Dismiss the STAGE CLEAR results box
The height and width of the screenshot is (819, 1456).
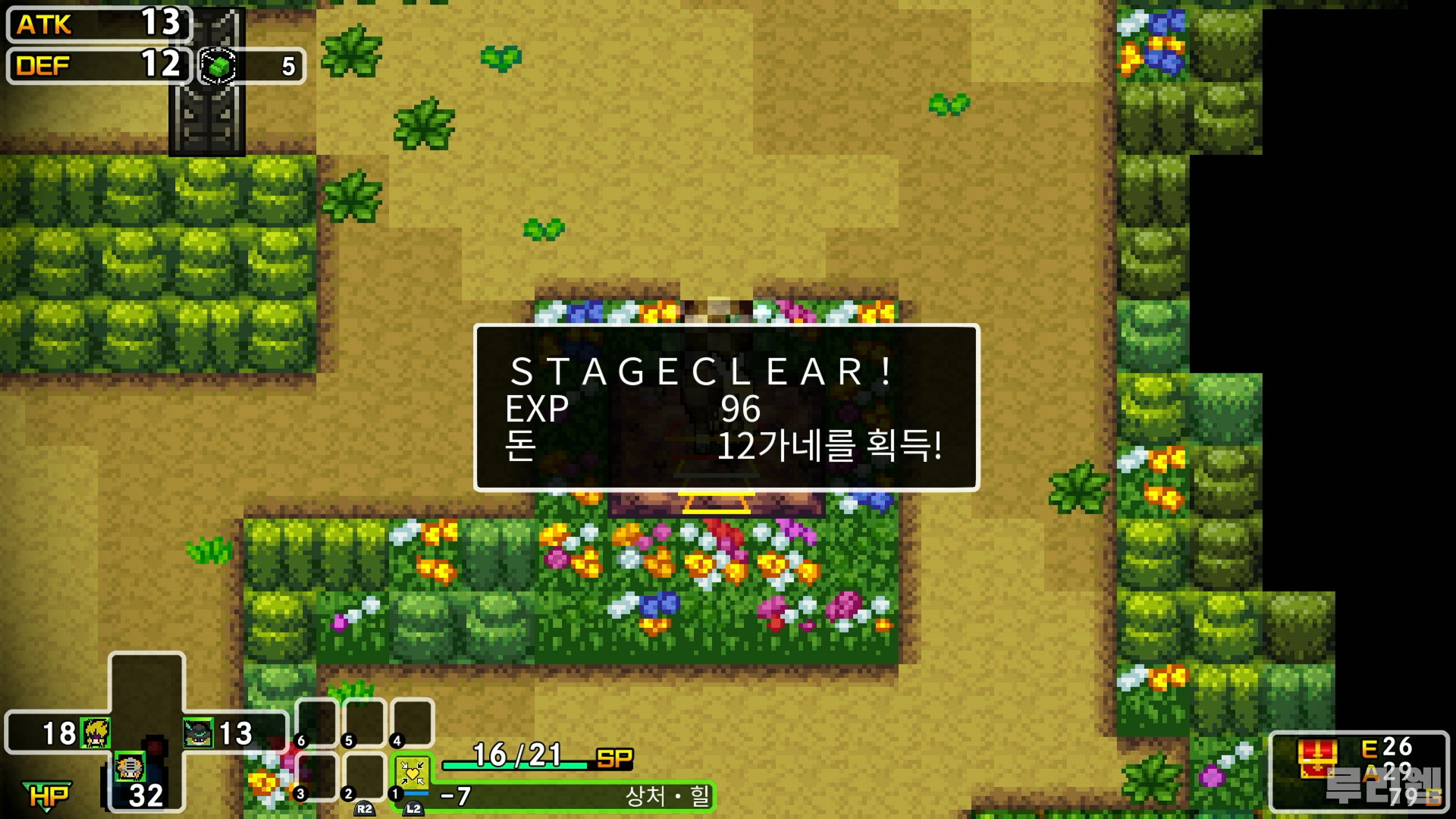pyautogui.click(x=726, y=408)
